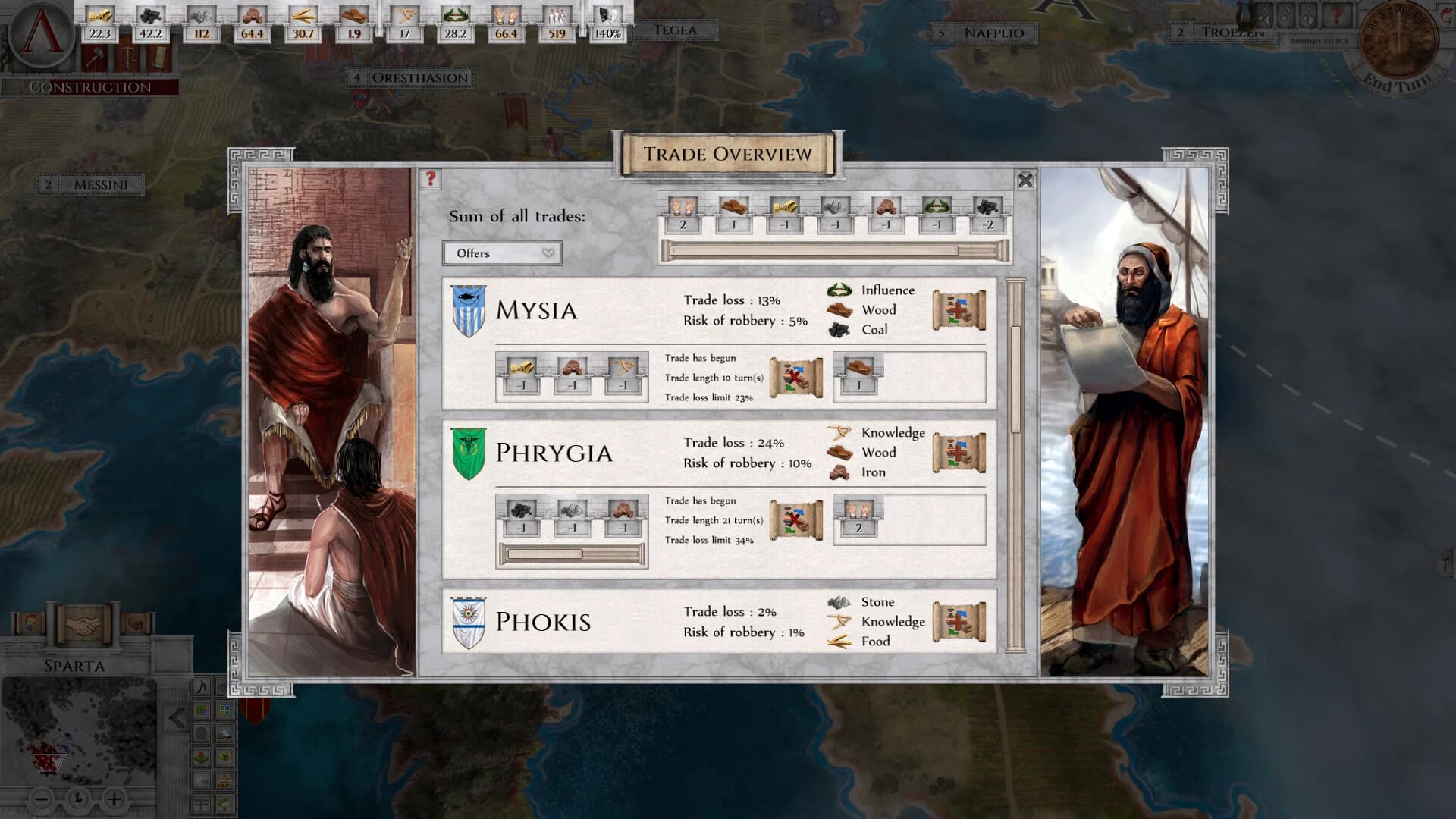
Task: Cancel the Mysia trade via red-cross scroll icon
Action: (x=796, y=375)
